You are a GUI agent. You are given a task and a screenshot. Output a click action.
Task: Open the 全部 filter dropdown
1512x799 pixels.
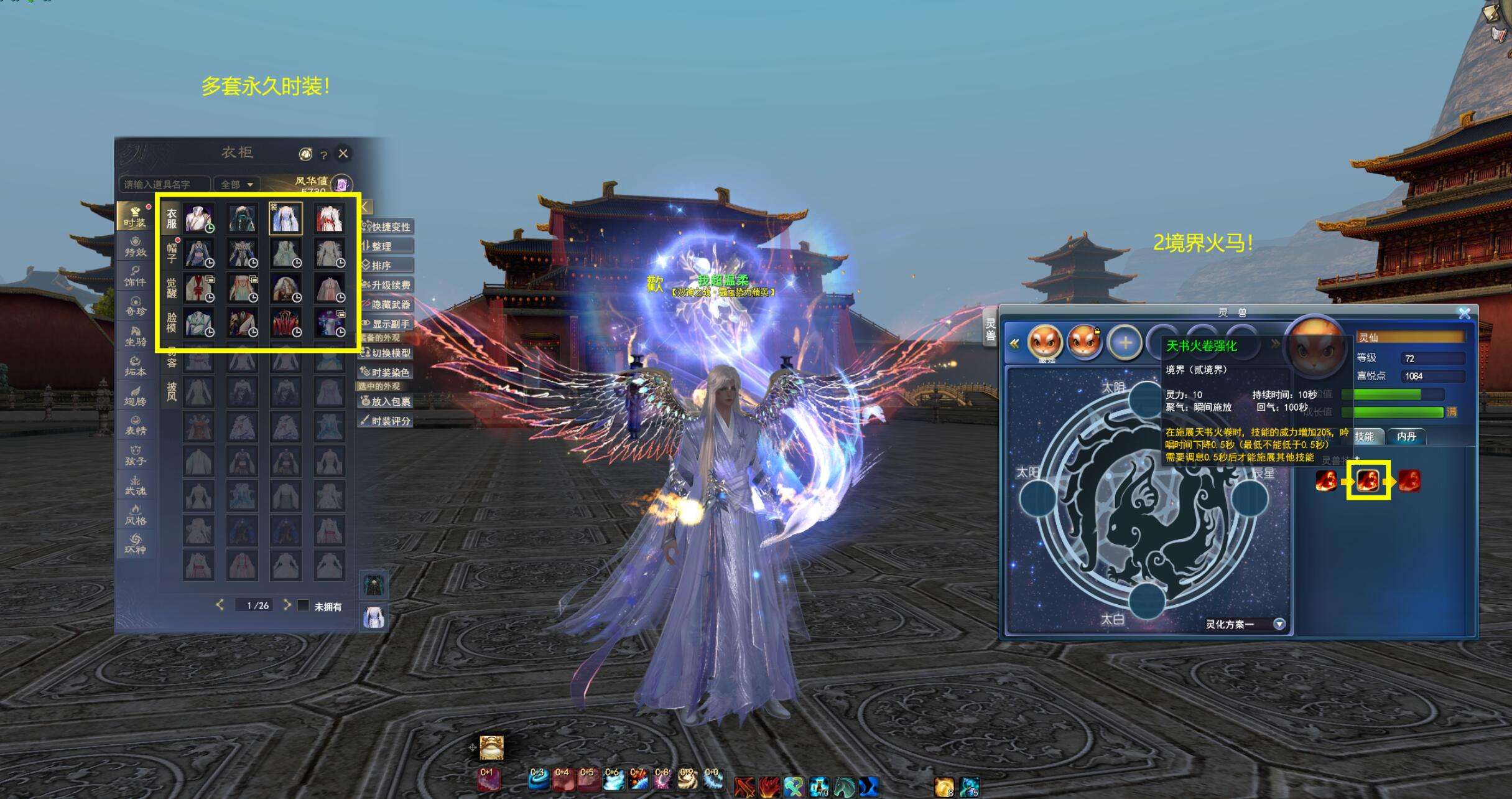tap(236, 184)
